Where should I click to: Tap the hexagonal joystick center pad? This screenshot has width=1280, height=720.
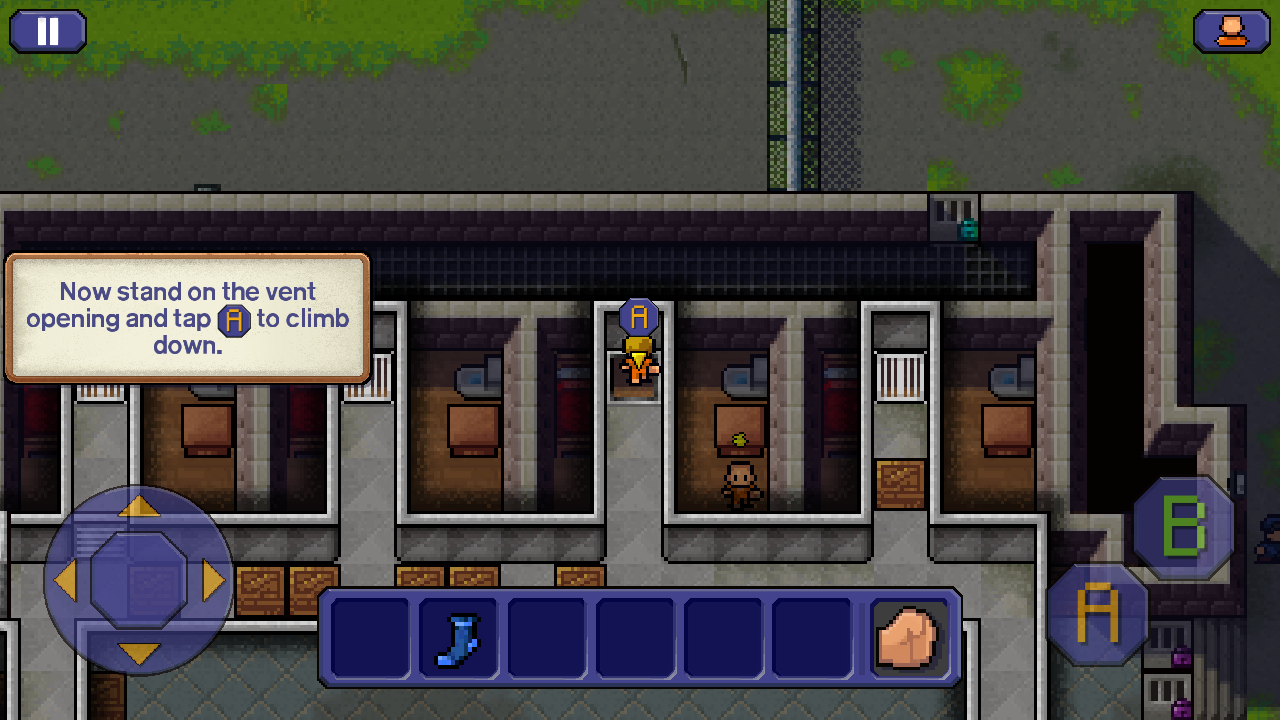pyautogui.click(x=140, y=578)
